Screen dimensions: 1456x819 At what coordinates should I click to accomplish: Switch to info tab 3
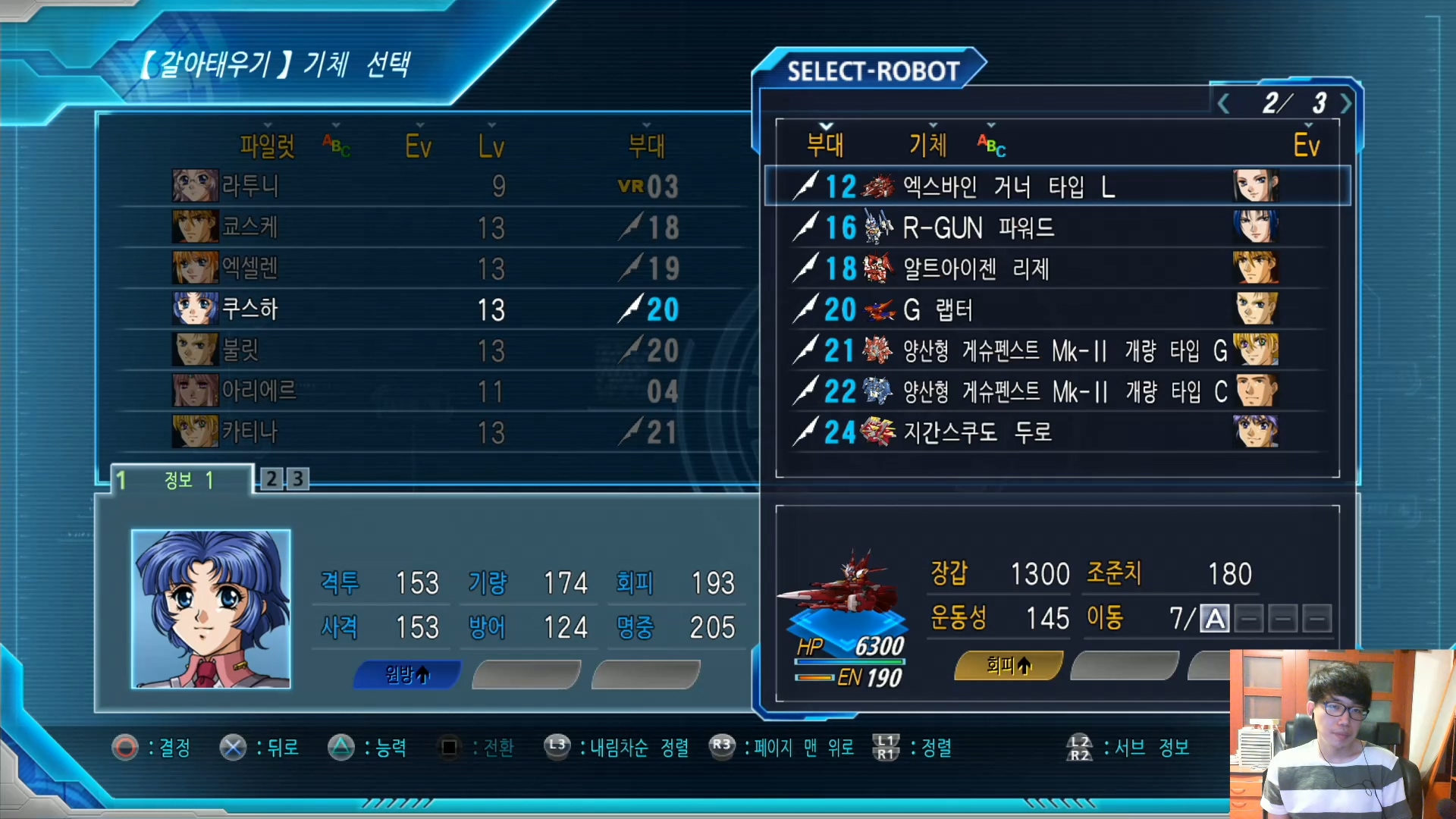tap(298, 479)
